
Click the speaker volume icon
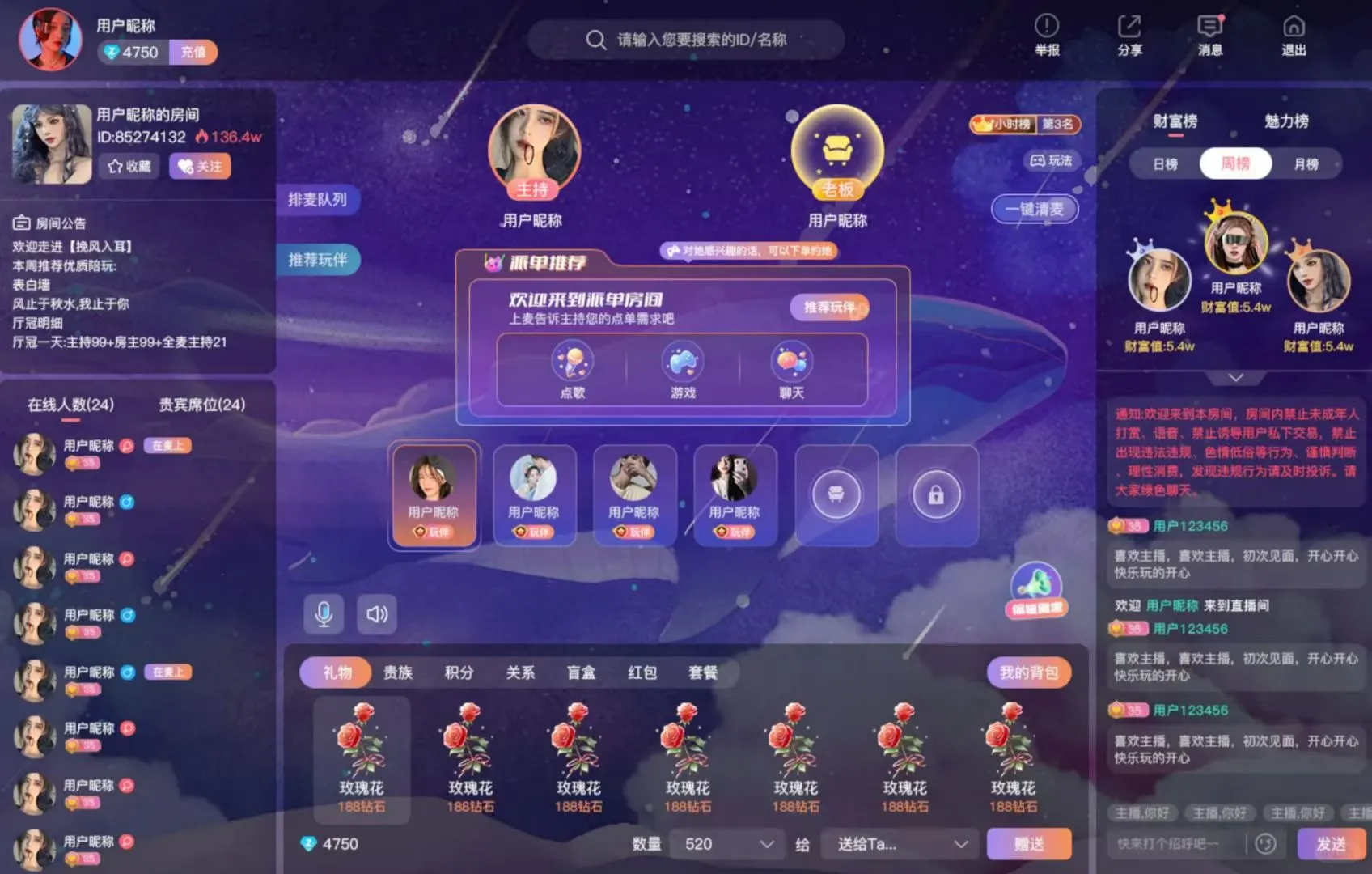coord(376,614)
